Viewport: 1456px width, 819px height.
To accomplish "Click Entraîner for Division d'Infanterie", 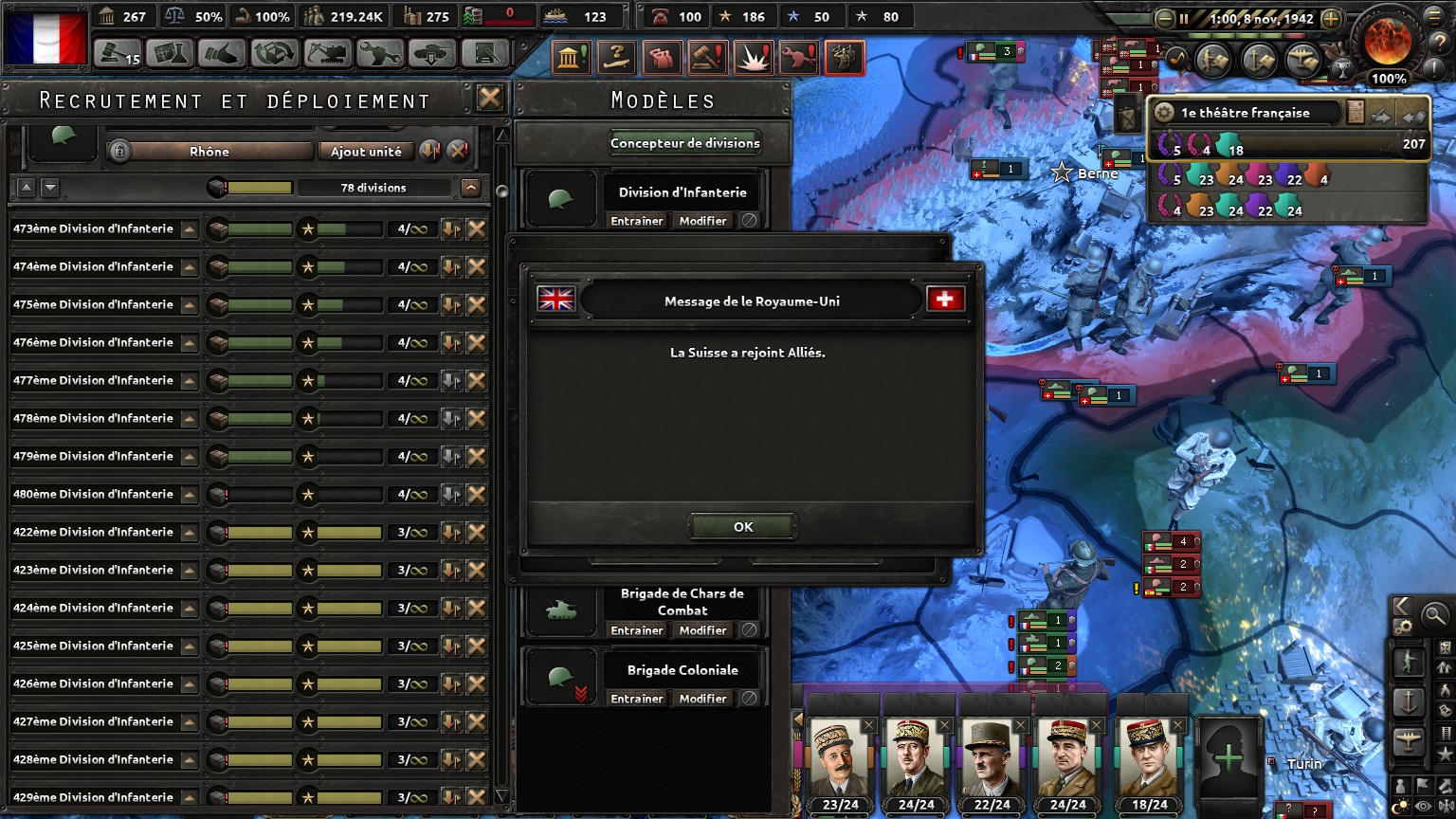I will [x=636, y=221].
